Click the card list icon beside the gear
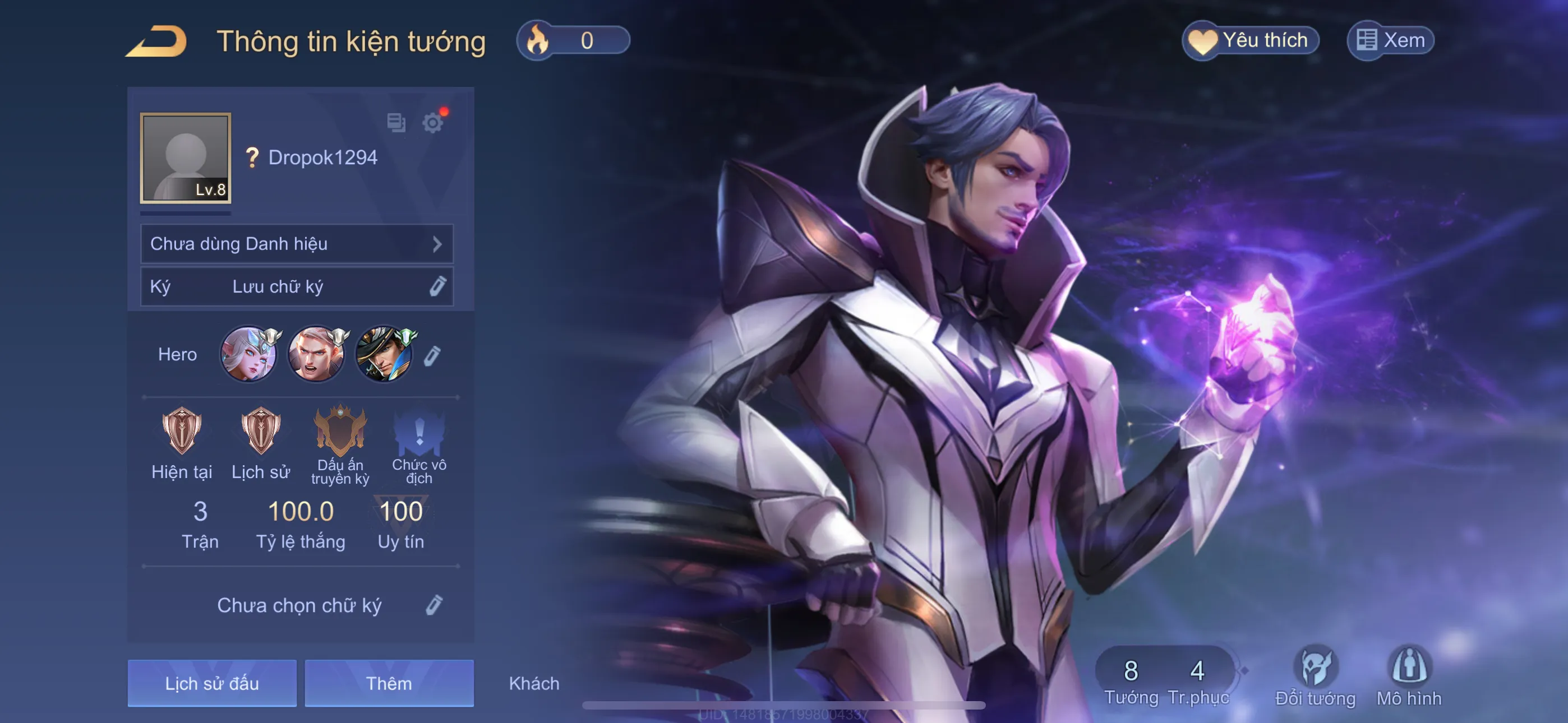The image size is (1568, 723). click(396, 122)
